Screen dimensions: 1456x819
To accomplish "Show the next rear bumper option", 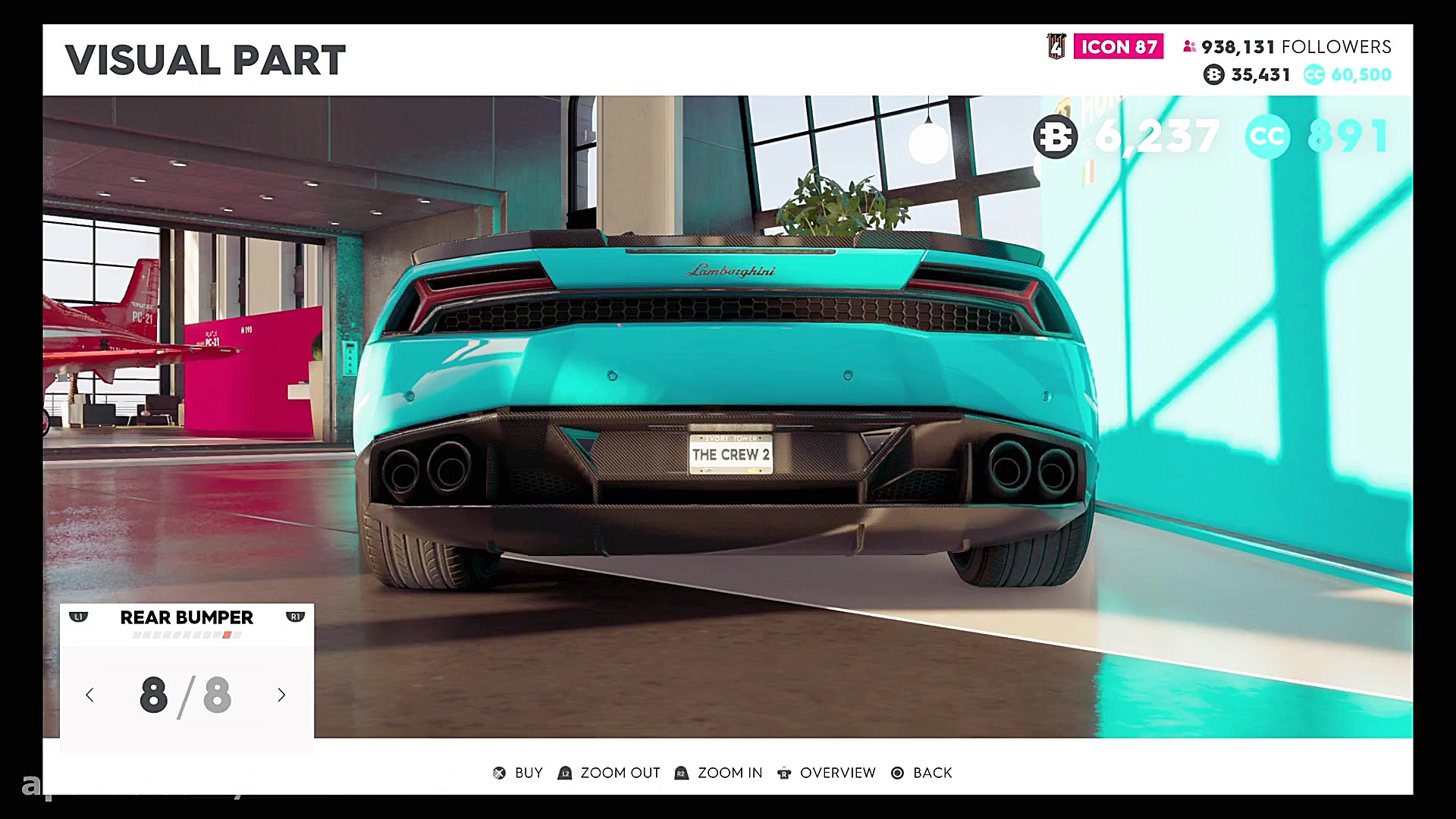I will coord(281,695).
